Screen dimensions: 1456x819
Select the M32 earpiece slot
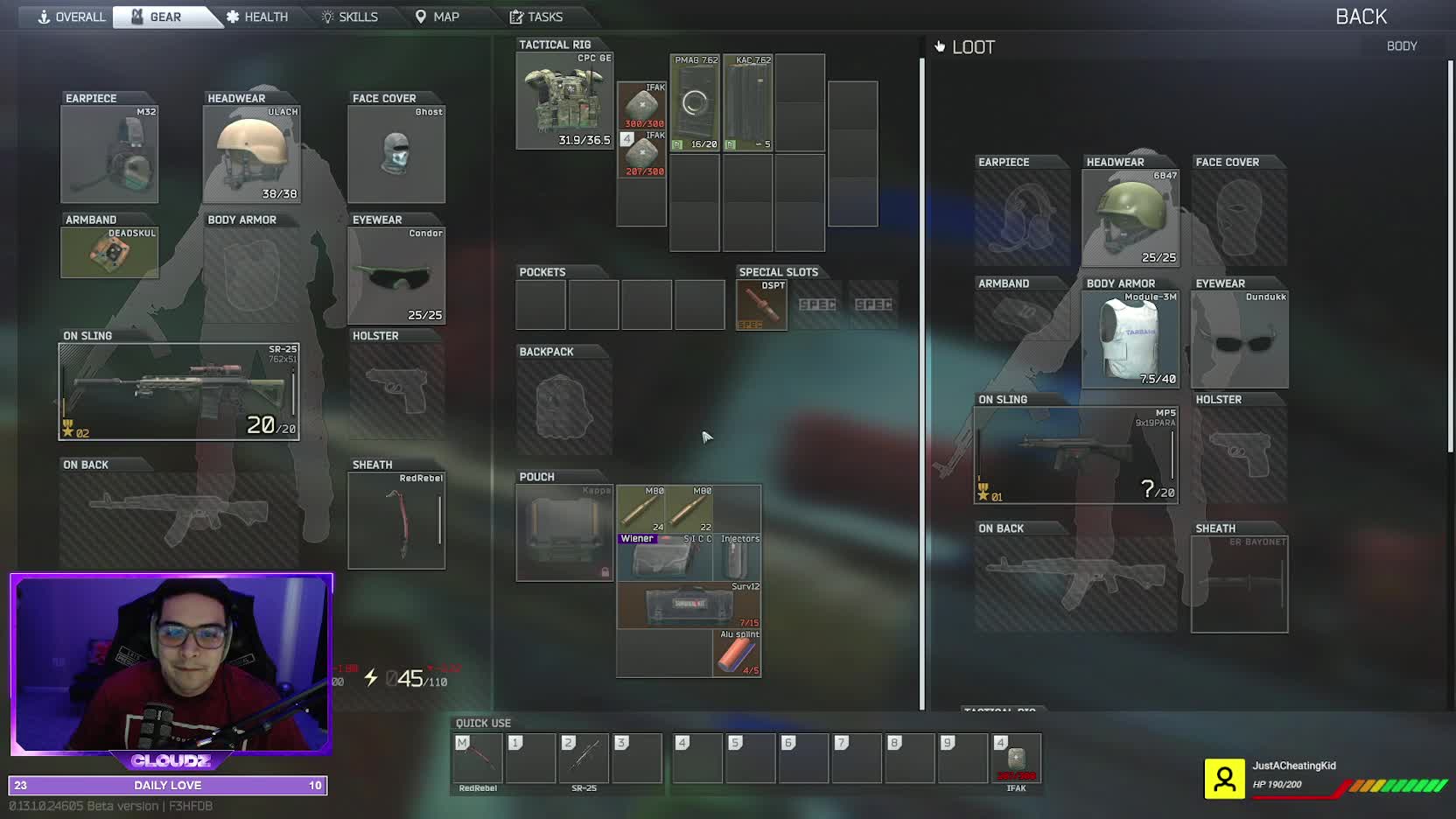coord(109,154)
